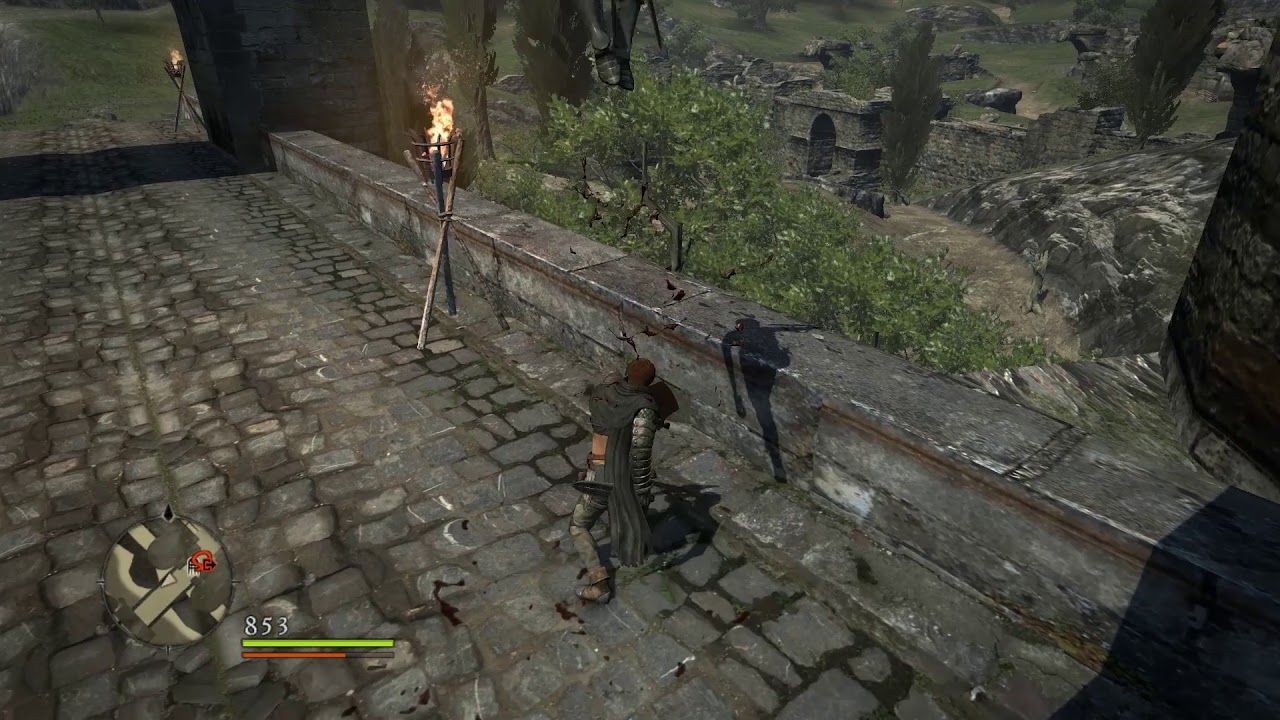Screen dimensions: 1280x720
Task: Select the red exit marker on minimap
Action: pos(205,563)
